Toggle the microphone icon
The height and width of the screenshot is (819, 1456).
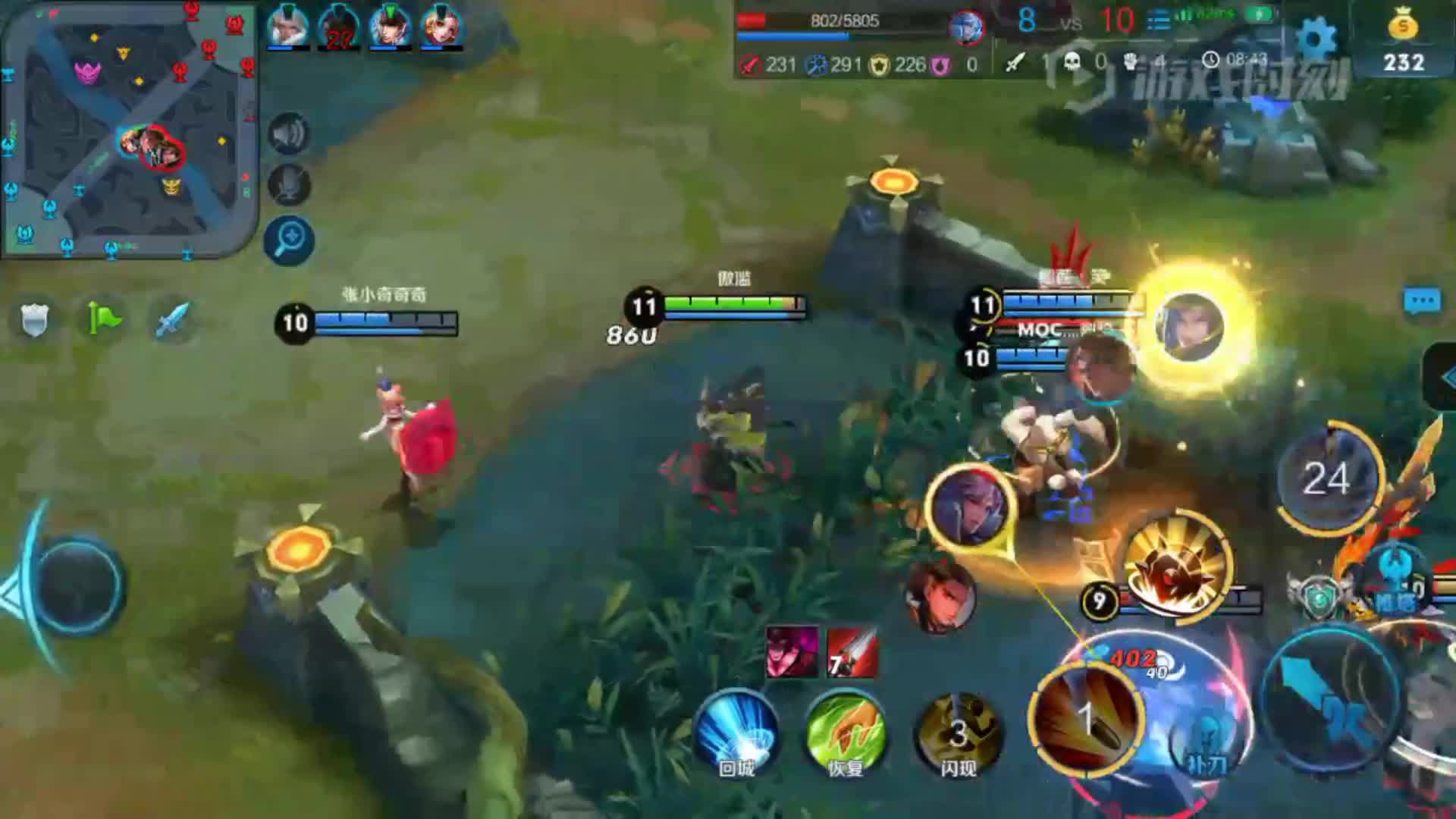(x=289, y=185)
